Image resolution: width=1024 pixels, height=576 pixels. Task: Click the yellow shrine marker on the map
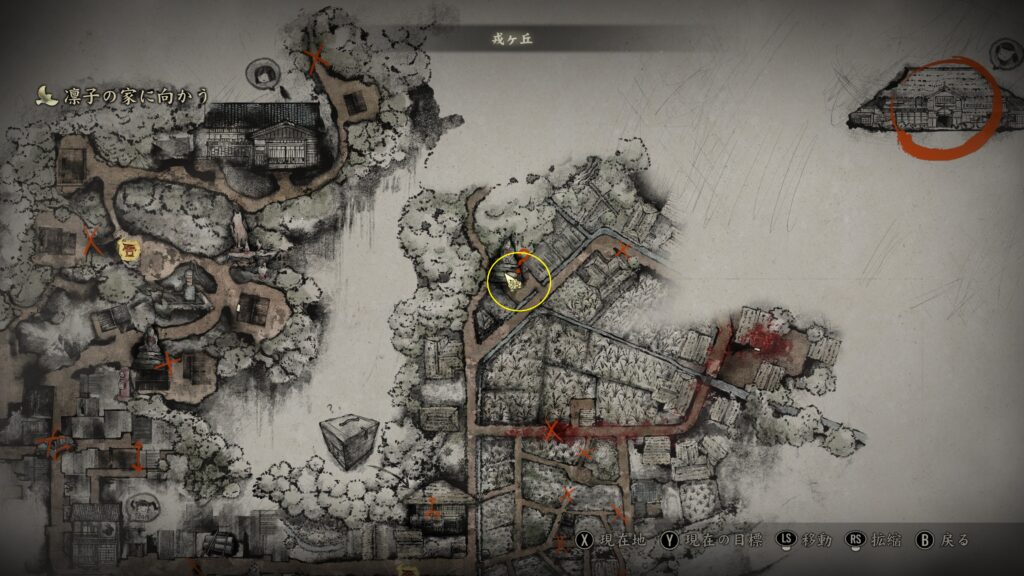(128, 250)
